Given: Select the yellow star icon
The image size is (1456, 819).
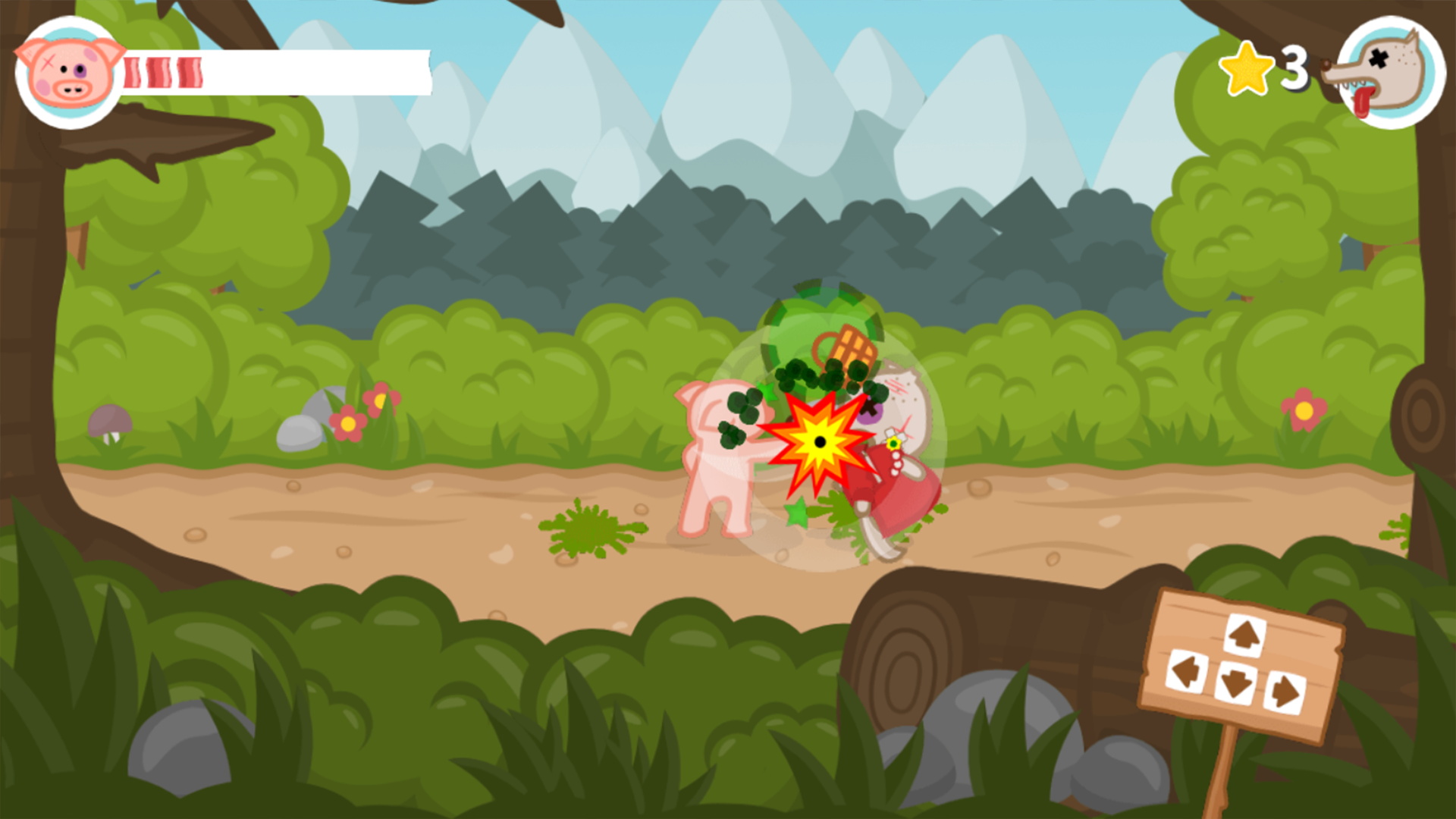Looking at the screenshot, I should (1246, 68).
